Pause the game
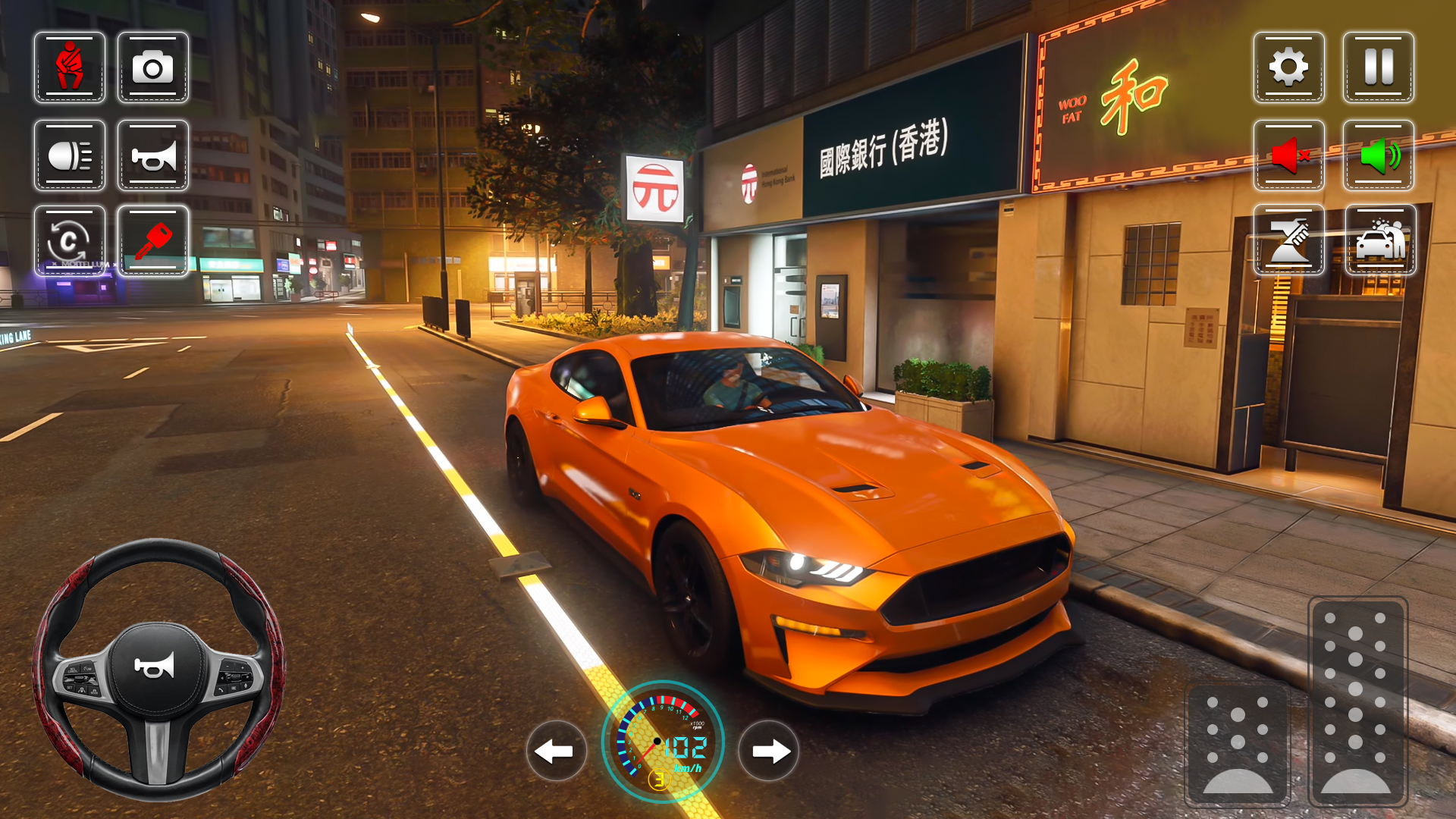The height and width of the screenshot is (819, 1456). click(x=1378, y=68)
